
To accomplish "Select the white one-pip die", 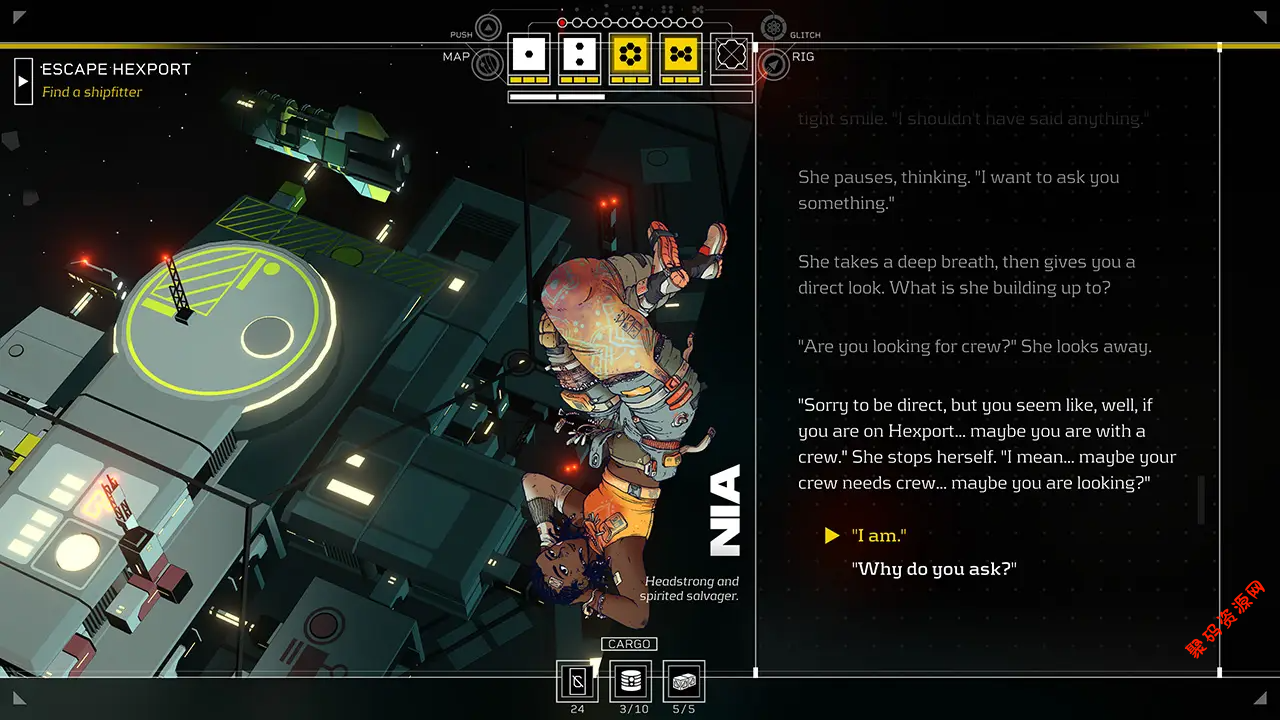I will pyautogui.click(x=529, y=54).
